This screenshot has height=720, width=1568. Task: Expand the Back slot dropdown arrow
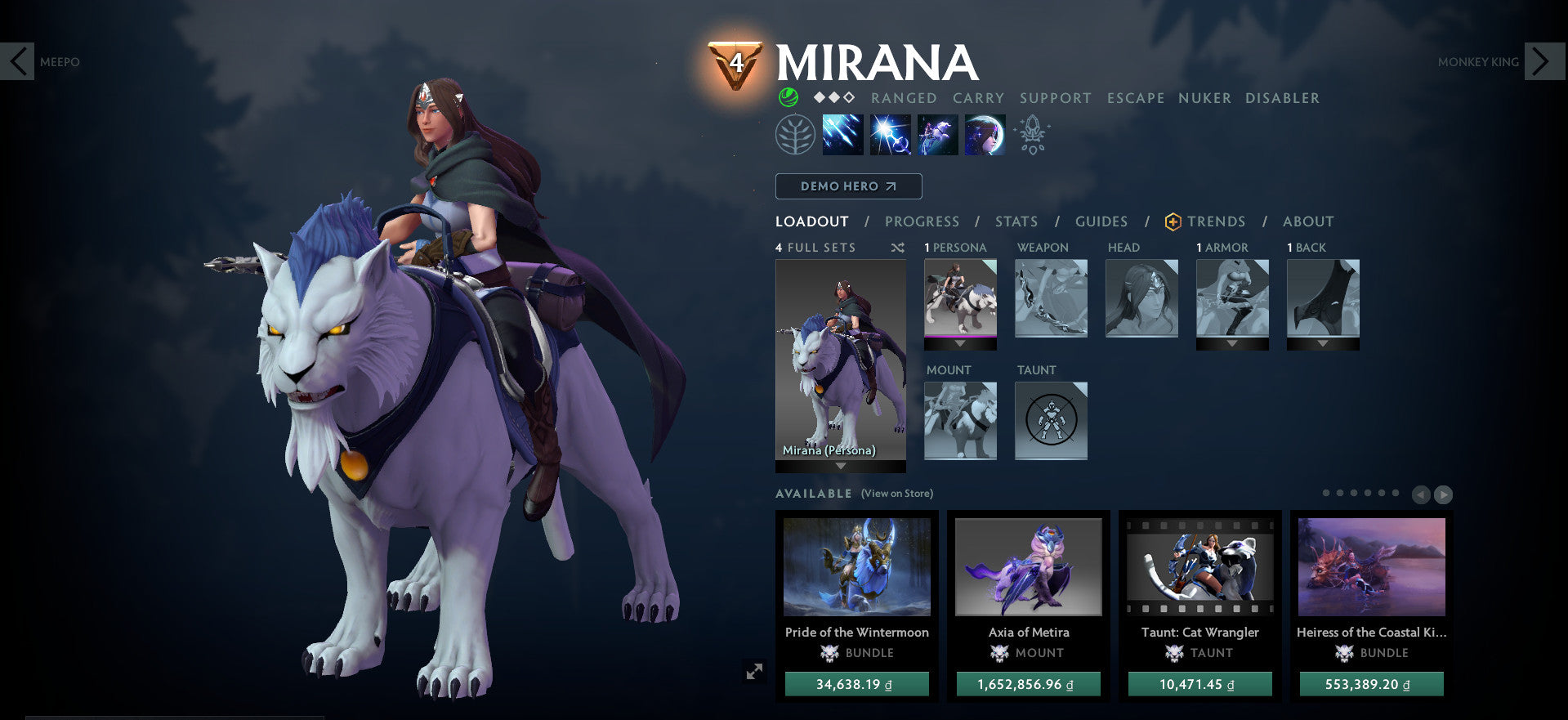[x=1323, y=344]
